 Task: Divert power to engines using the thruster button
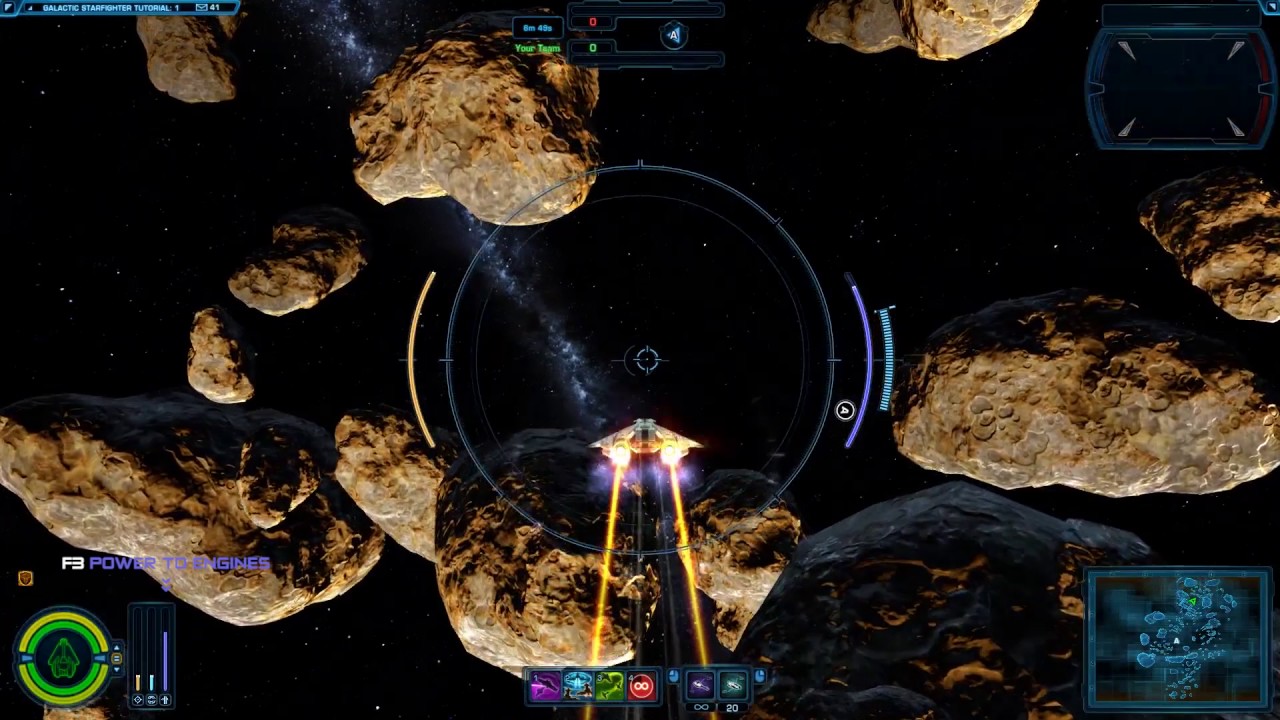[165, 700]
